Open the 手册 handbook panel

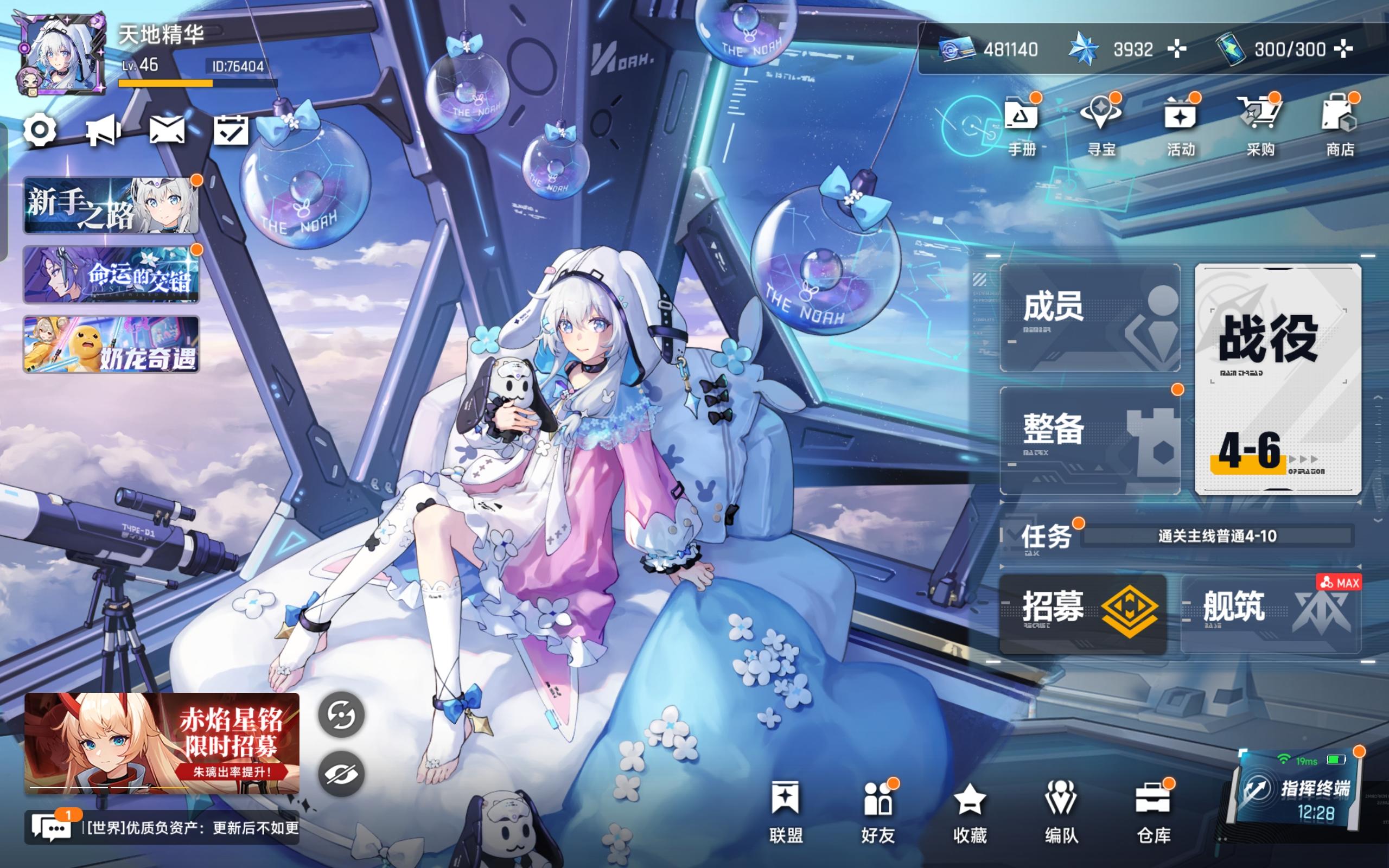click(x=1023, y=124)
